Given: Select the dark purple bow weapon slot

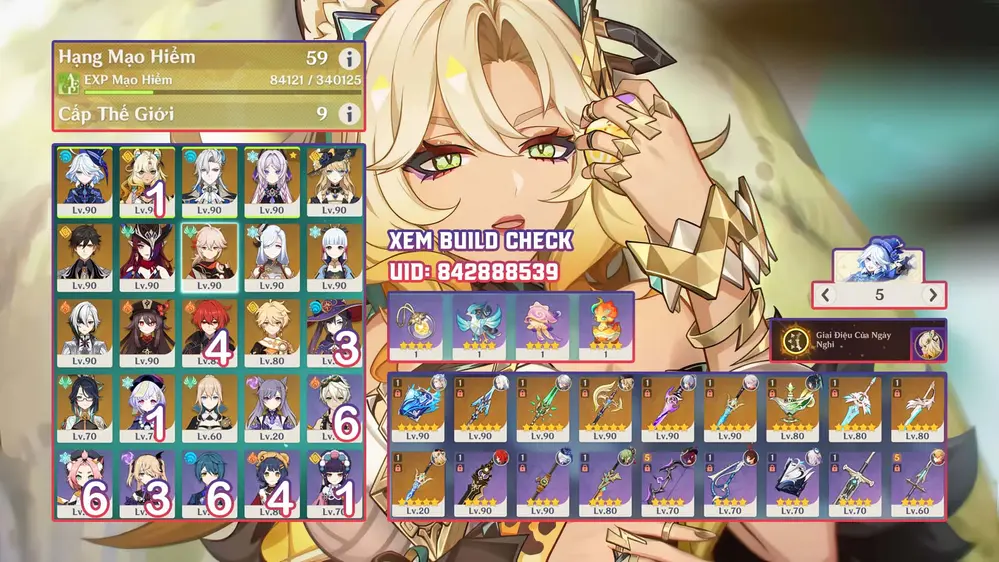Looking at the screenshot, I should pyautogui.click(x=667, y=484).
